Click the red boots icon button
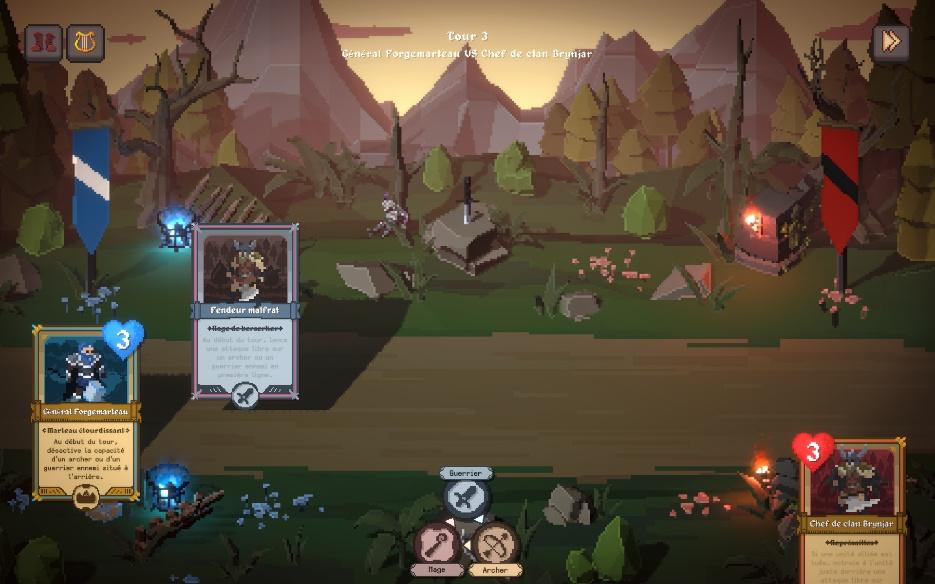Screen dimensions: 935x584 point(43,43)
